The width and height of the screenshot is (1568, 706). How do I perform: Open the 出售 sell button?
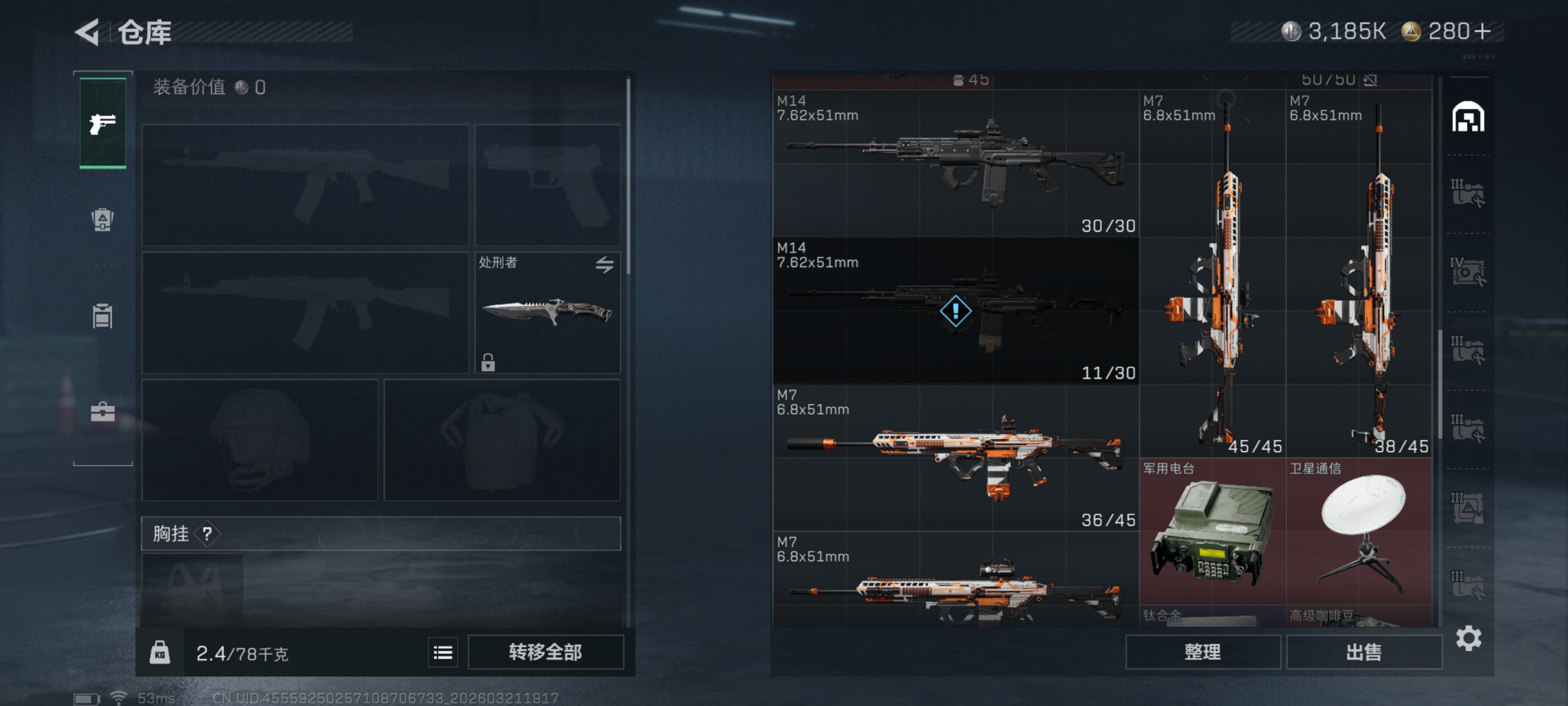(x=1364, y=652)
